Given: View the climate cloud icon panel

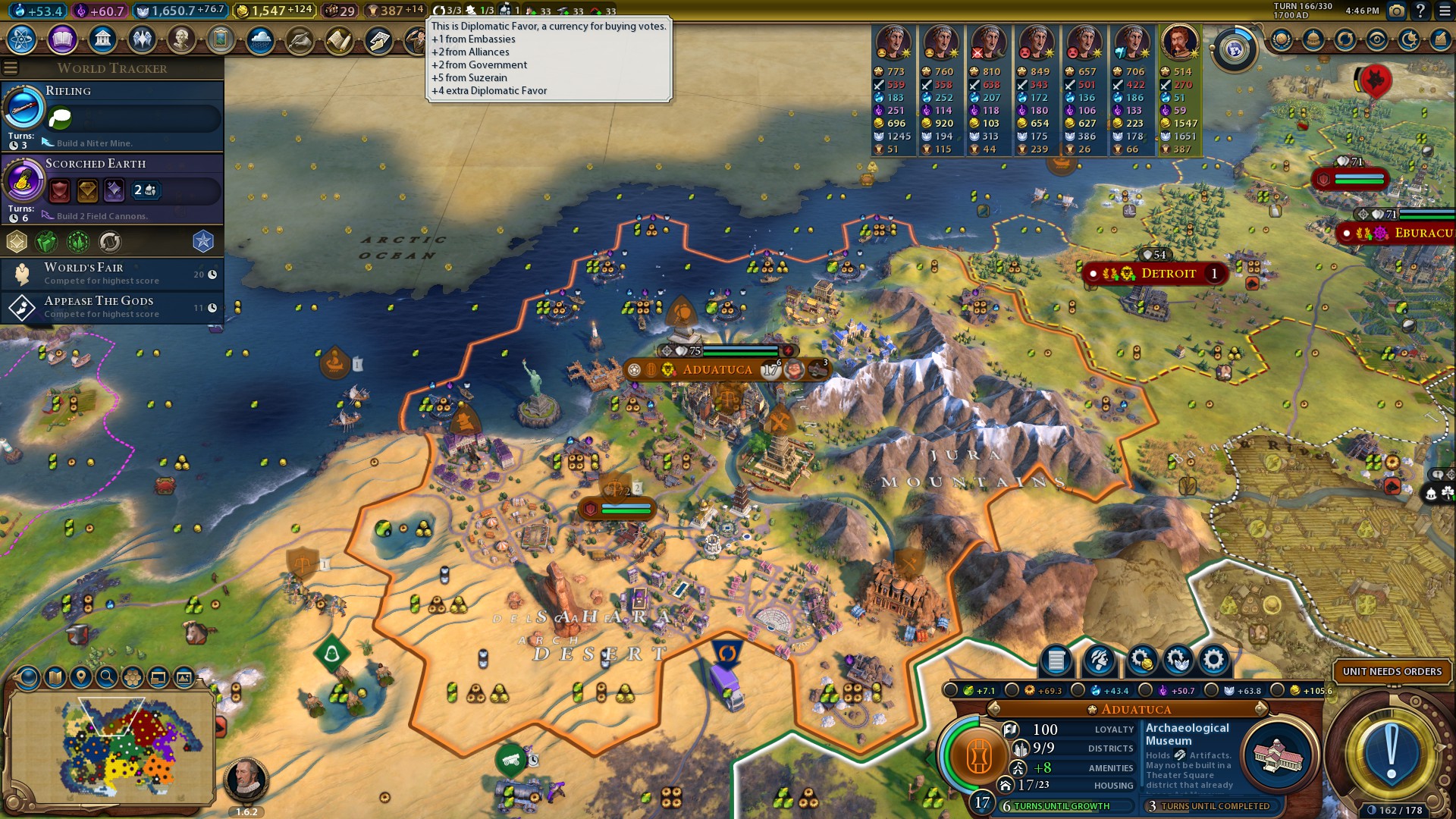Looking at the screenshot, I should click(260, 39).
